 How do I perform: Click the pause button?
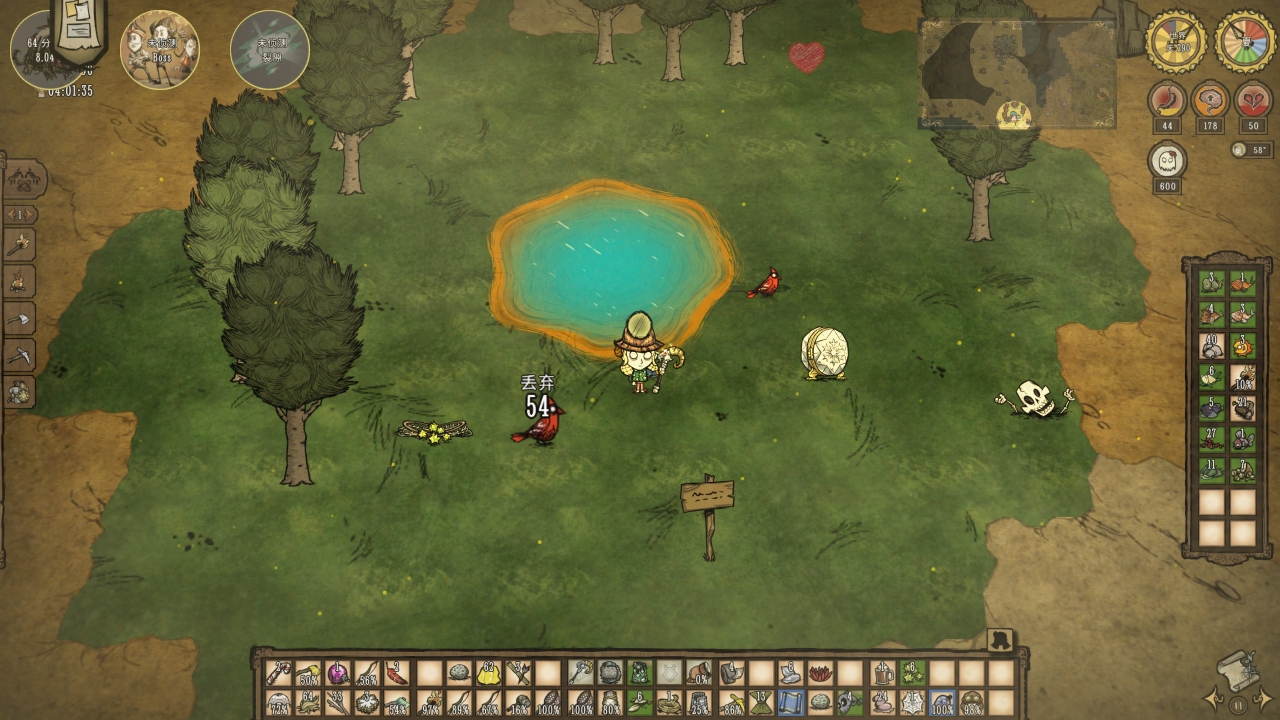pos(1238,704)
